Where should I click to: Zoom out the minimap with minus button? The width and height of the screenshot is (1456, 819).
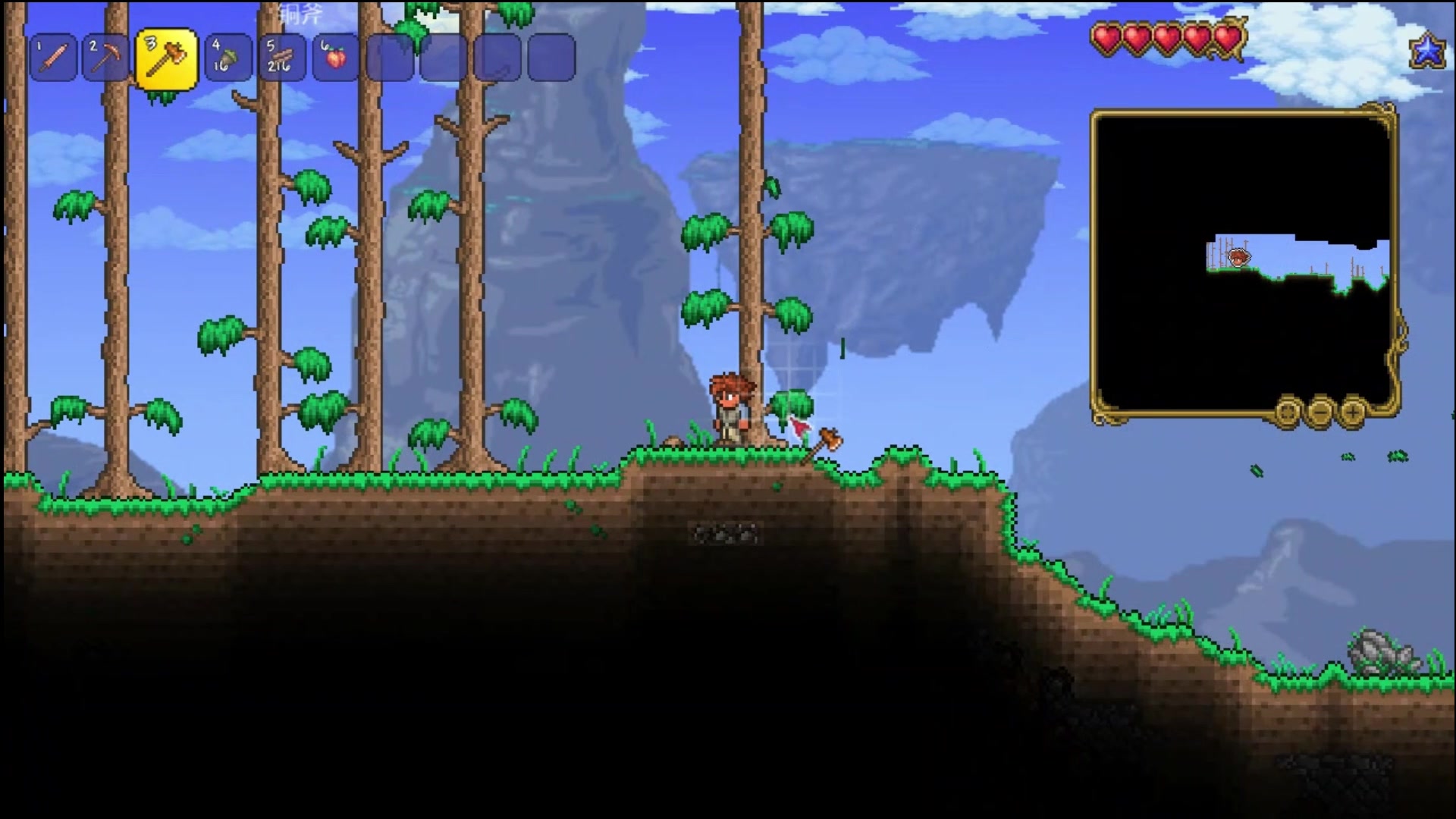click(1320, 413)
